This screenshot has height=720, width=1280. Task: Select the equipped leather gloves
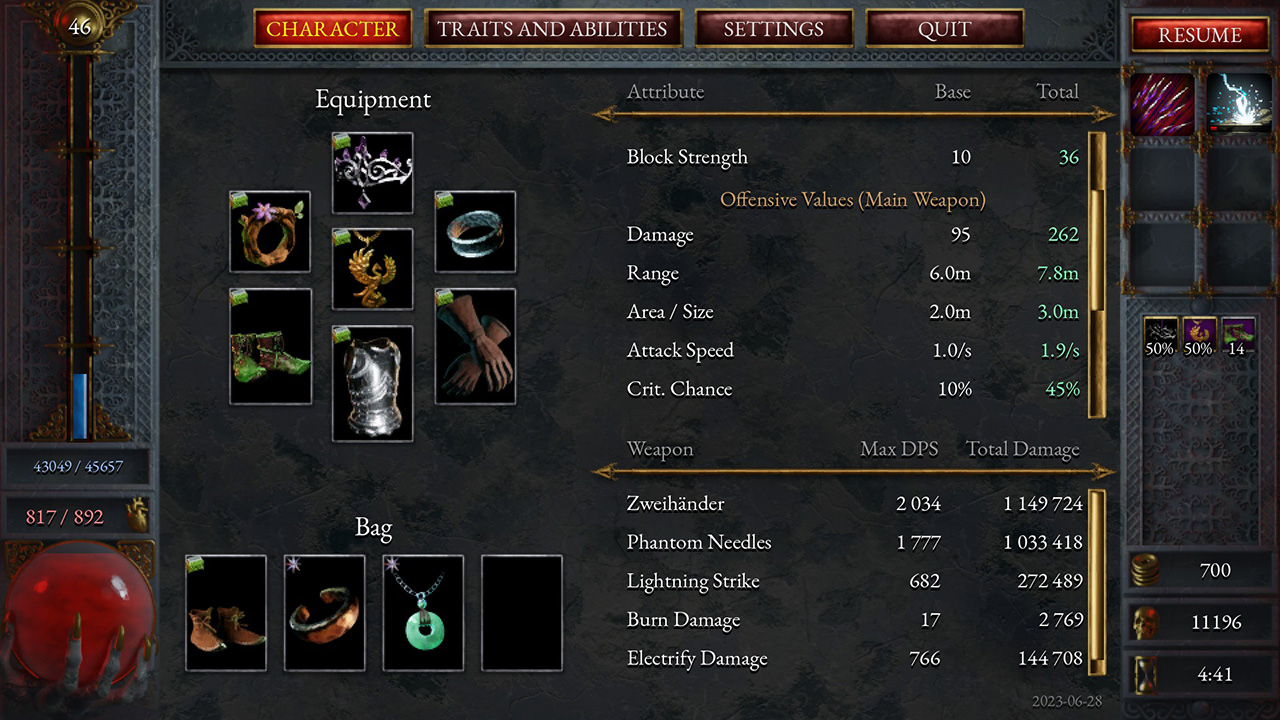click(475, 345)
